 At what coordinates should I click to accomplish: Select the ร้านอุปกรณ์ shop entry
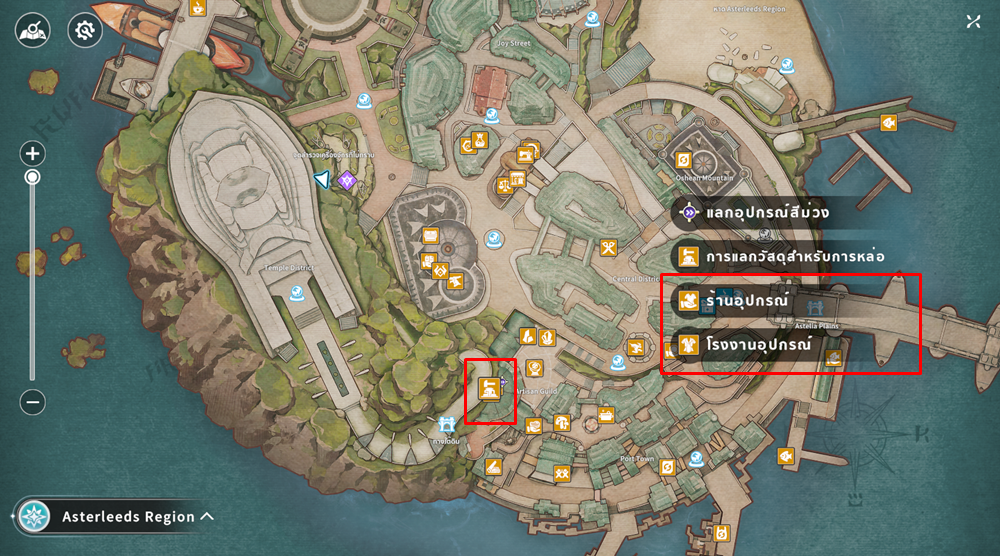pos(745,300)
